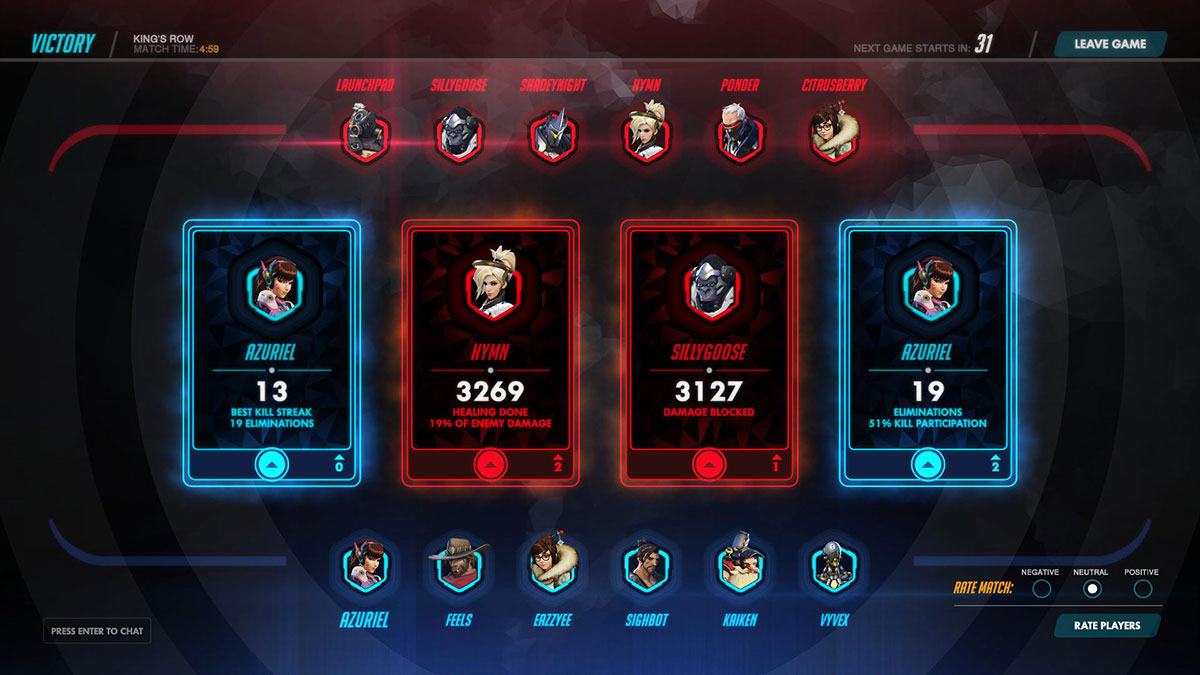The width and height of the screenshot is (1200, 675).
Task: Select Kaiken's hero portrait
Action: (739, 568)
